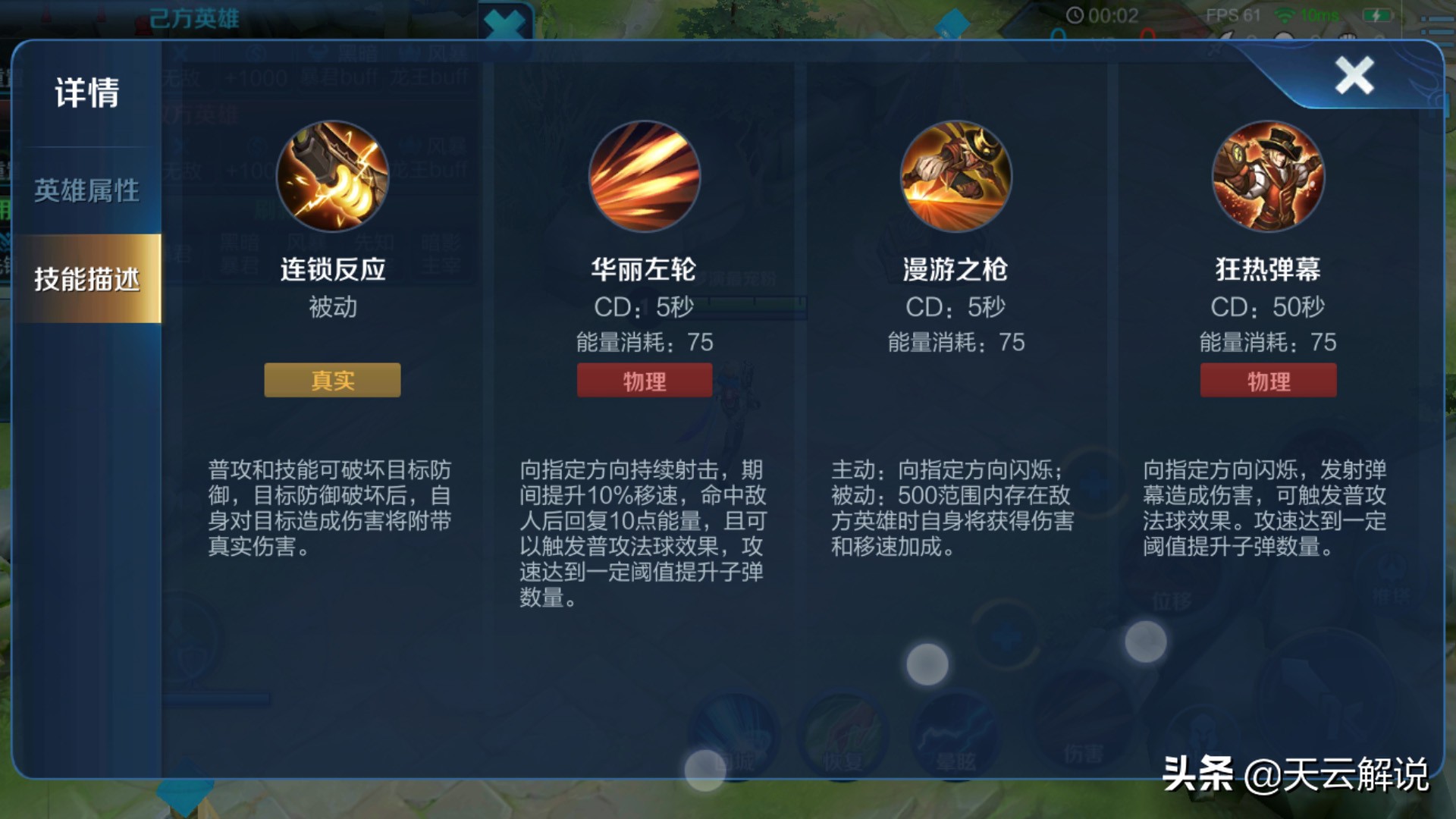This screenshot has height=819, width=1456.
Task: Select the 华丽左轮 skill icon
Action: (x=644, y=176)
